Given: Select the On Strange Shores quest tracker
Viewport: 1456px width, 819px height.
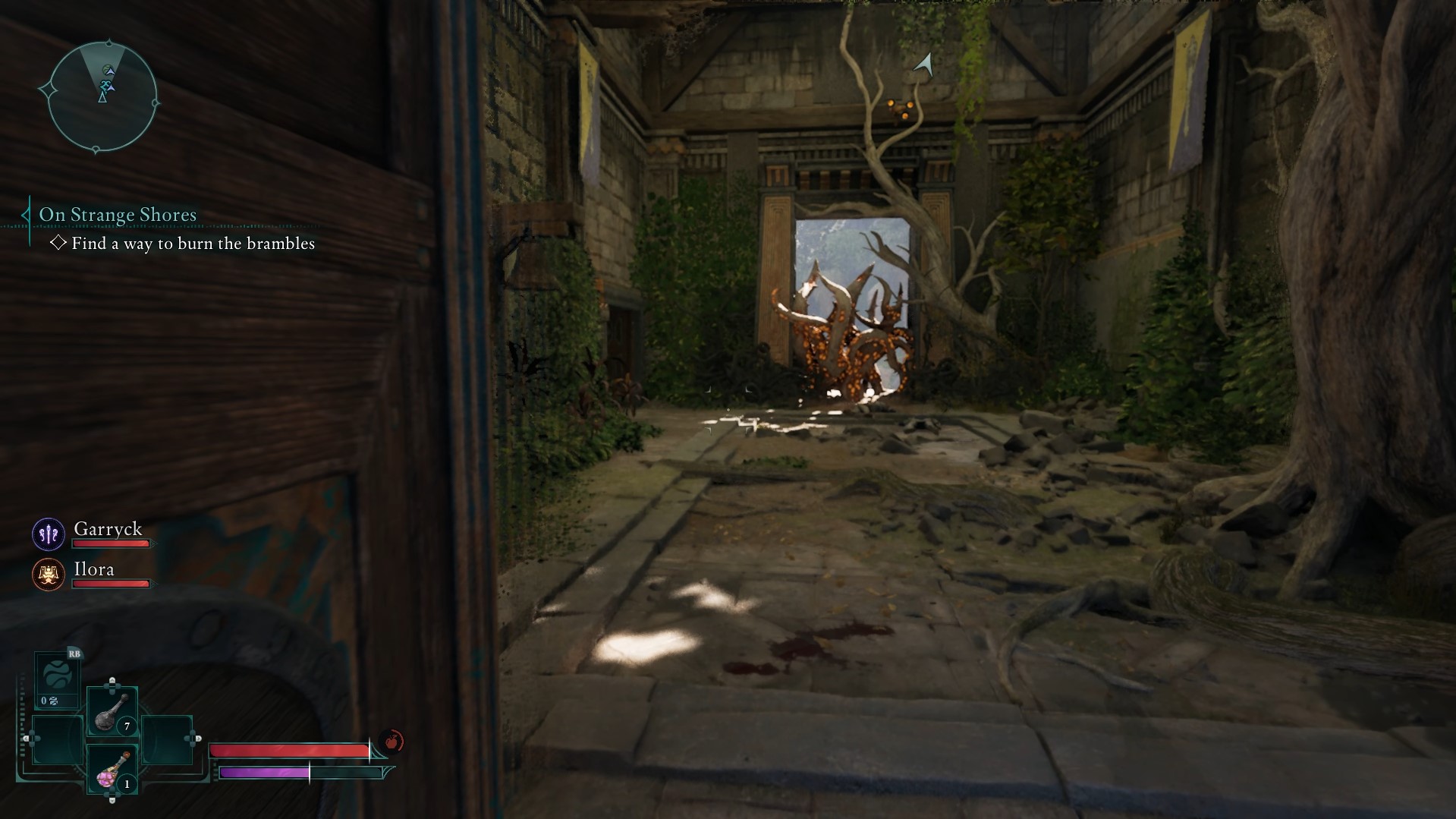Looking at the screenshot, I should [118, 215].
